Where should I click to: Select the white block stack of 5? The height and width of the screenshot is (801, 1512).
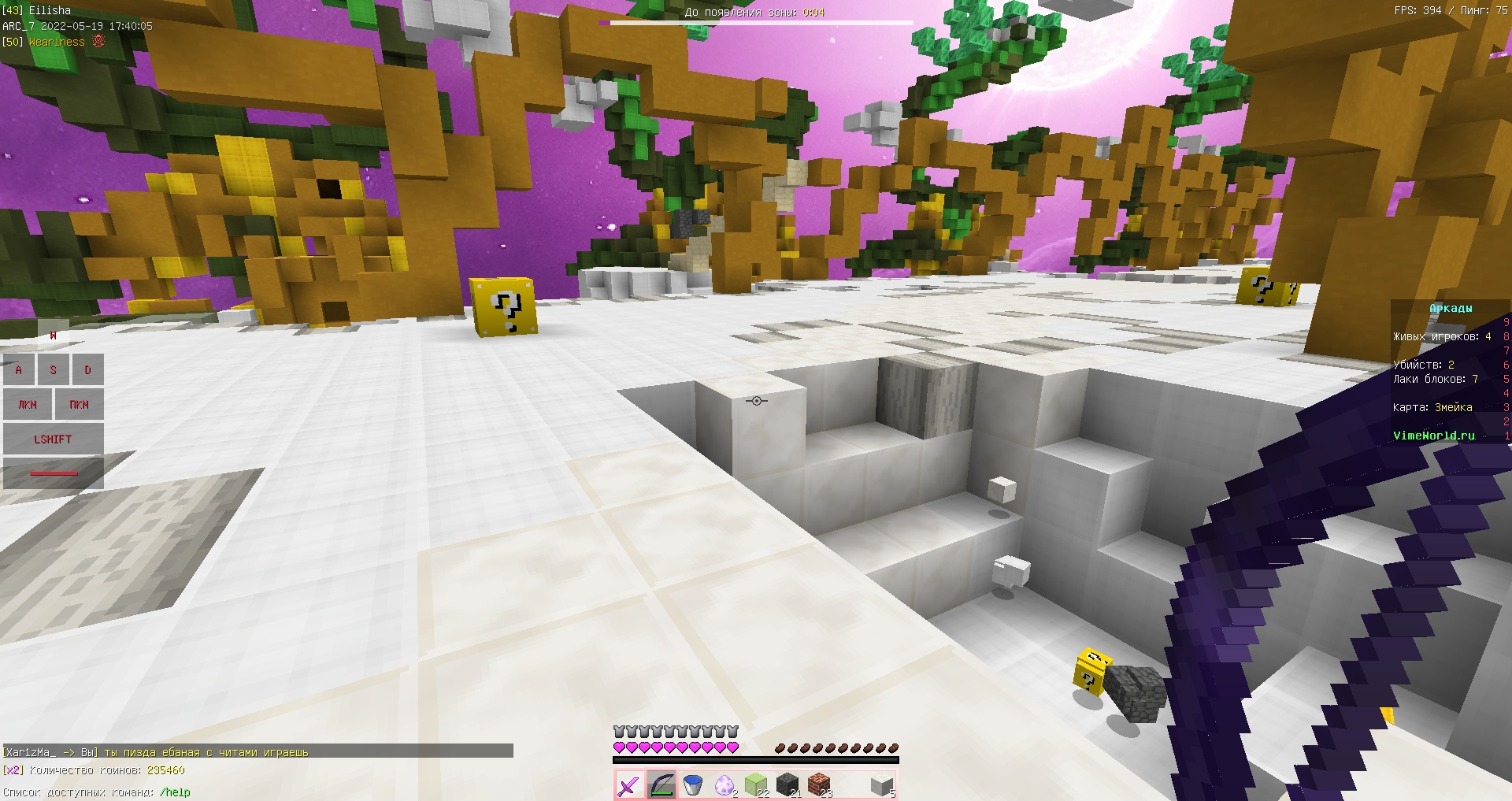880,784
